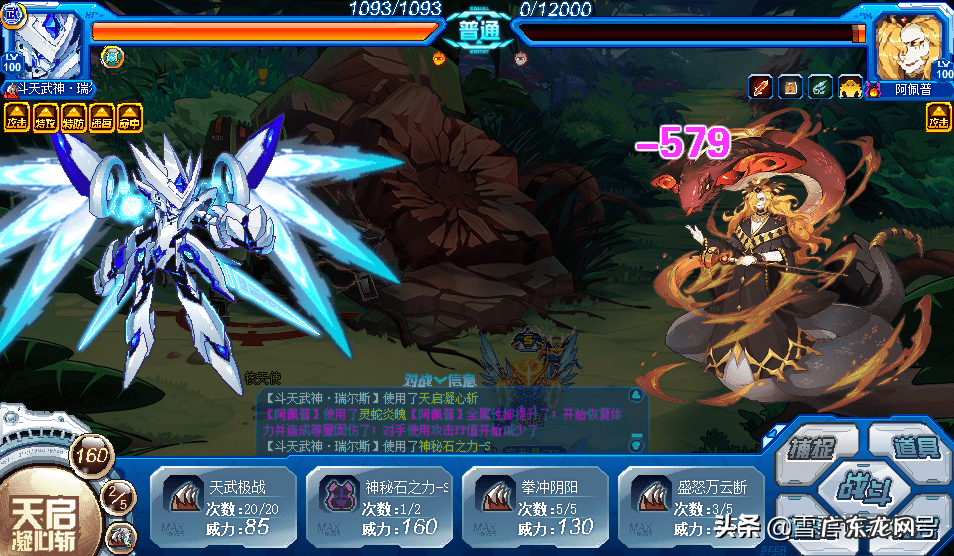The width and height of the screenshot is (954, 556).
Task: Click the 捕捉 capture button
Action: 814,447
